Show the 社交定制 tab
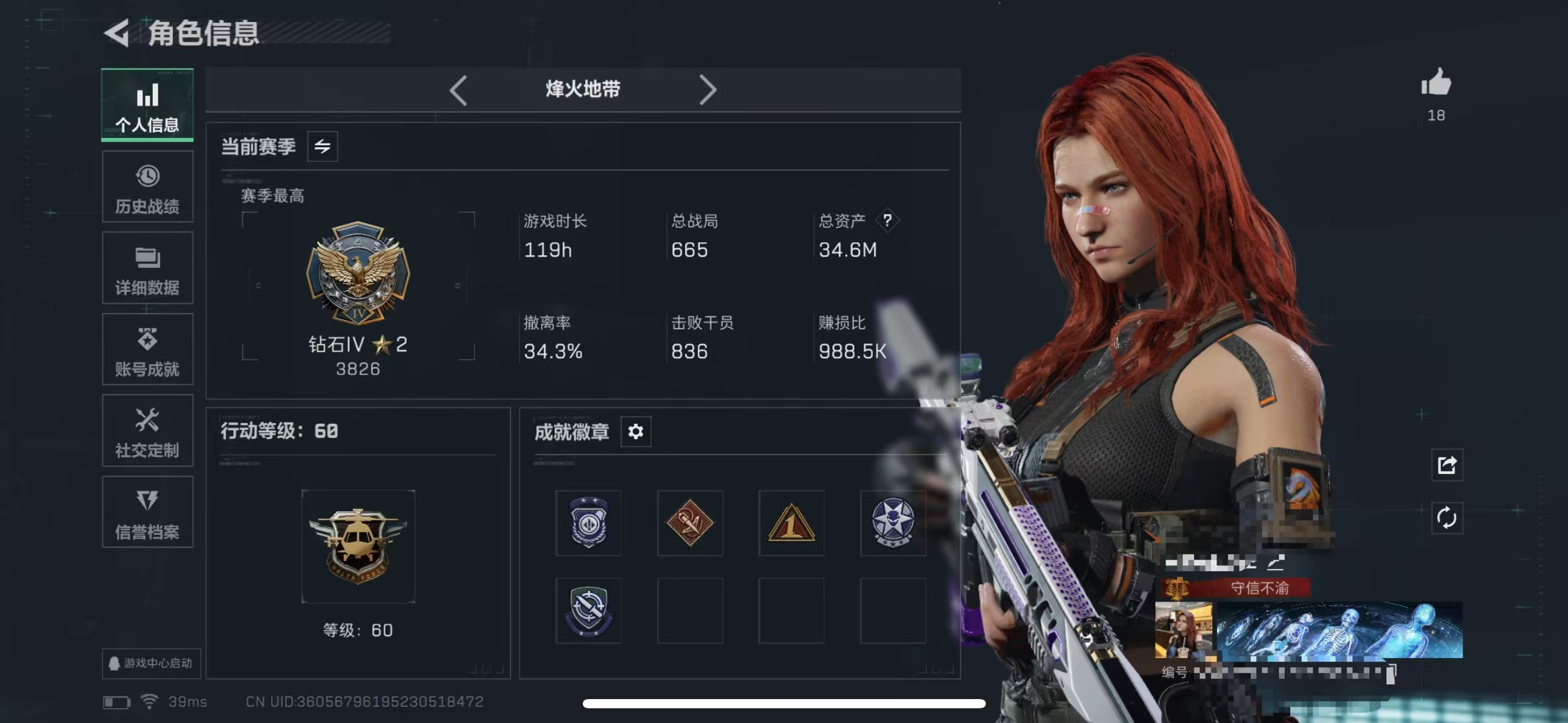This screenshot has width=1568, height=723. tap(147, 431)
